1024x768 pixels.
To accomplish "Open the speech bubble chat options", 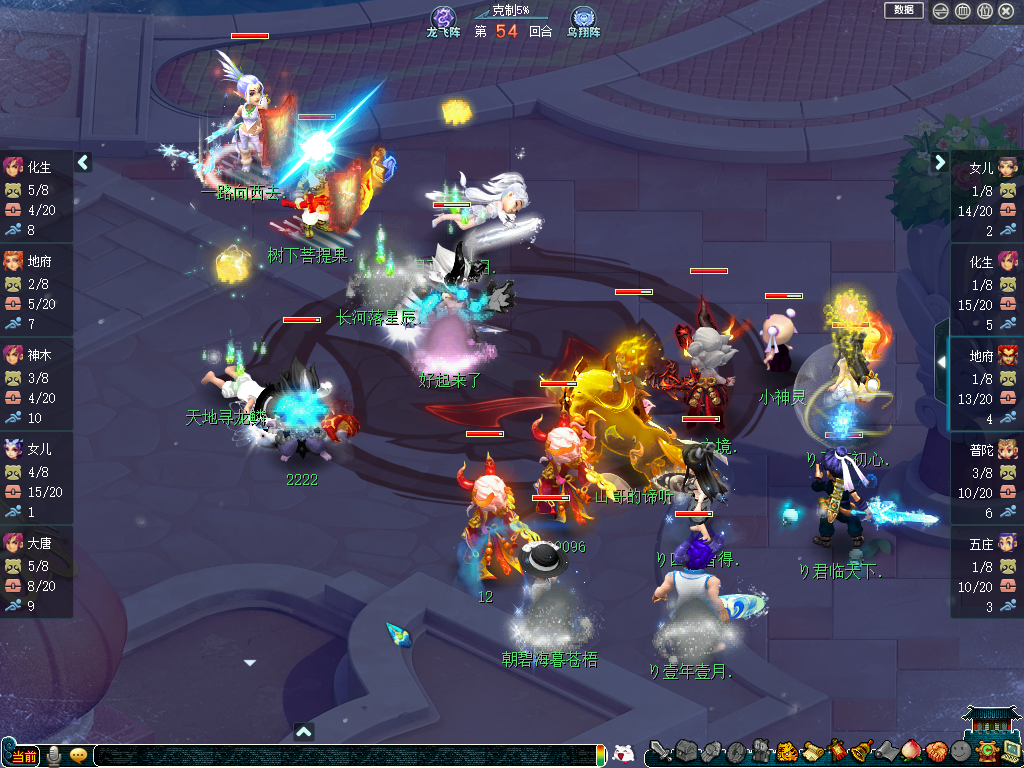I will tap(78, 755).
